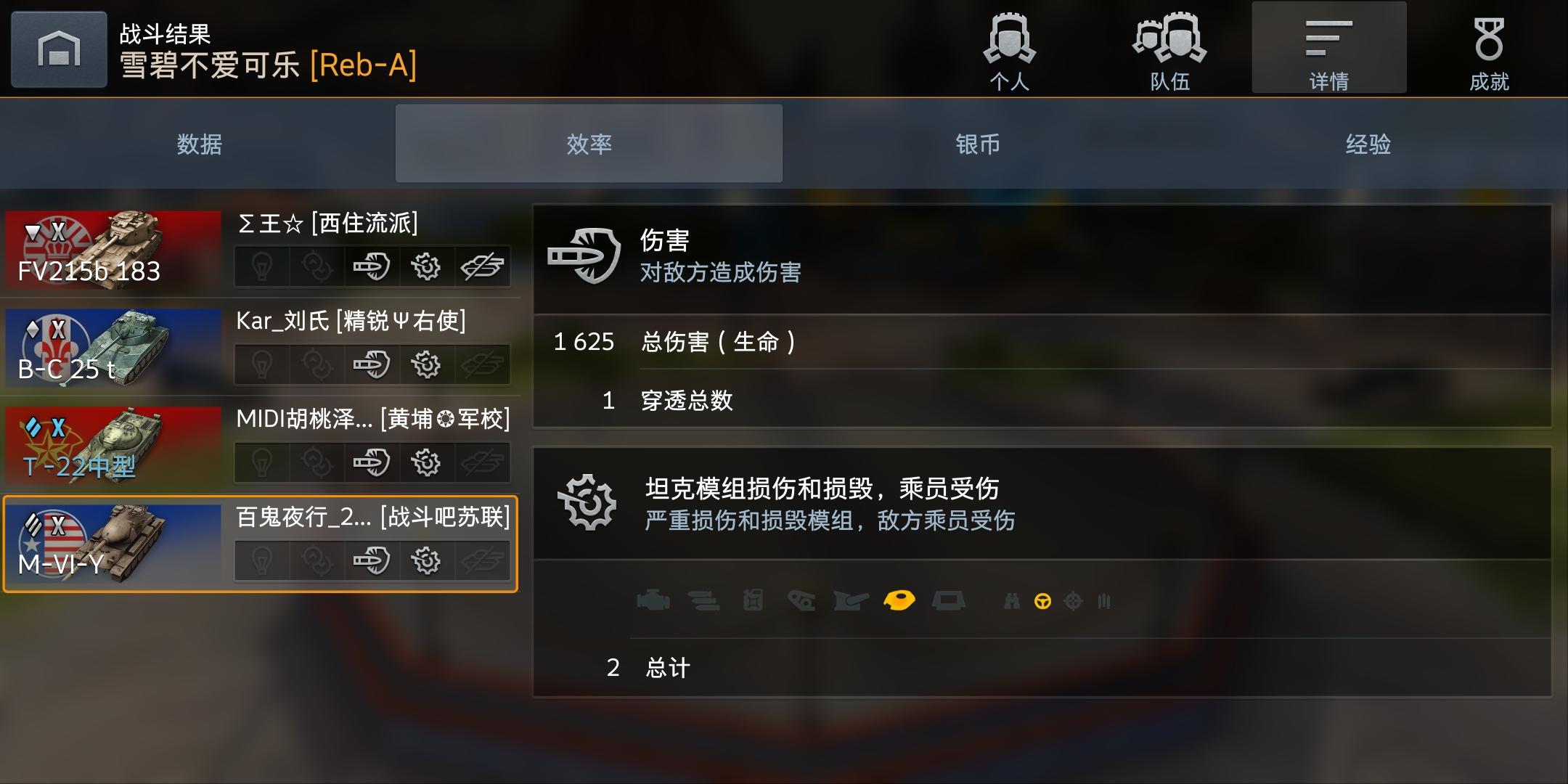This screenshot has height=784, width=1568.
Task: Open the 队伍 team results tab
Action: click(1167, 47)
